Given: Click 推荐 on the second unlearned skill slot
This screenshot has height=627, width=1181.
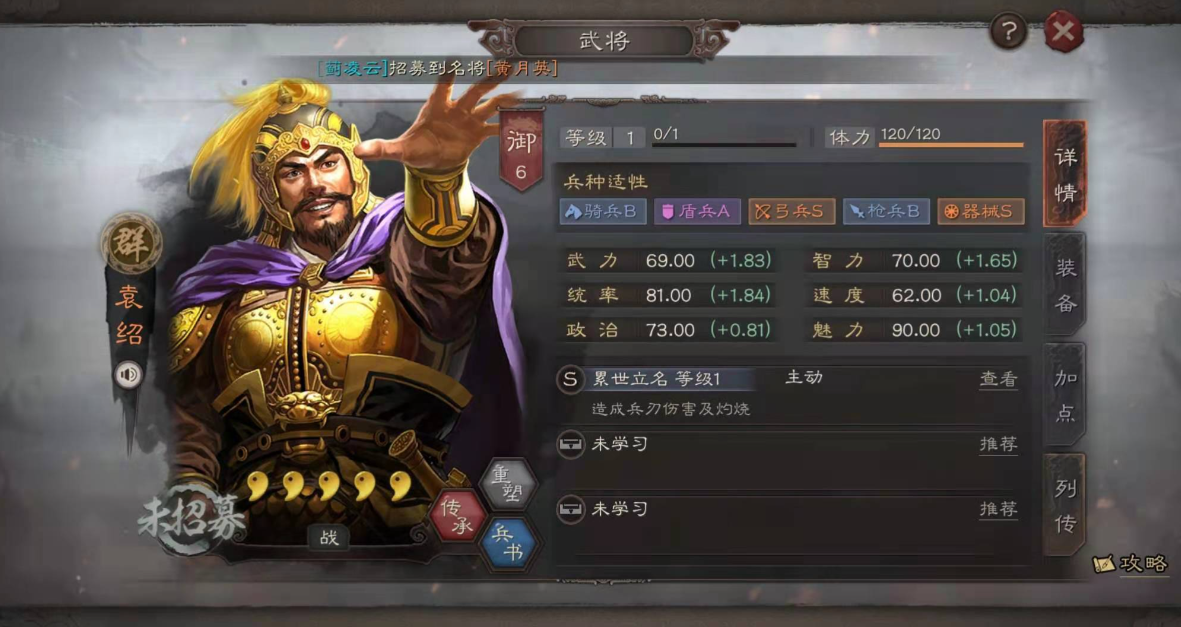Looking at the screenshot, I should pyautogui.click(x=997, y=509).
